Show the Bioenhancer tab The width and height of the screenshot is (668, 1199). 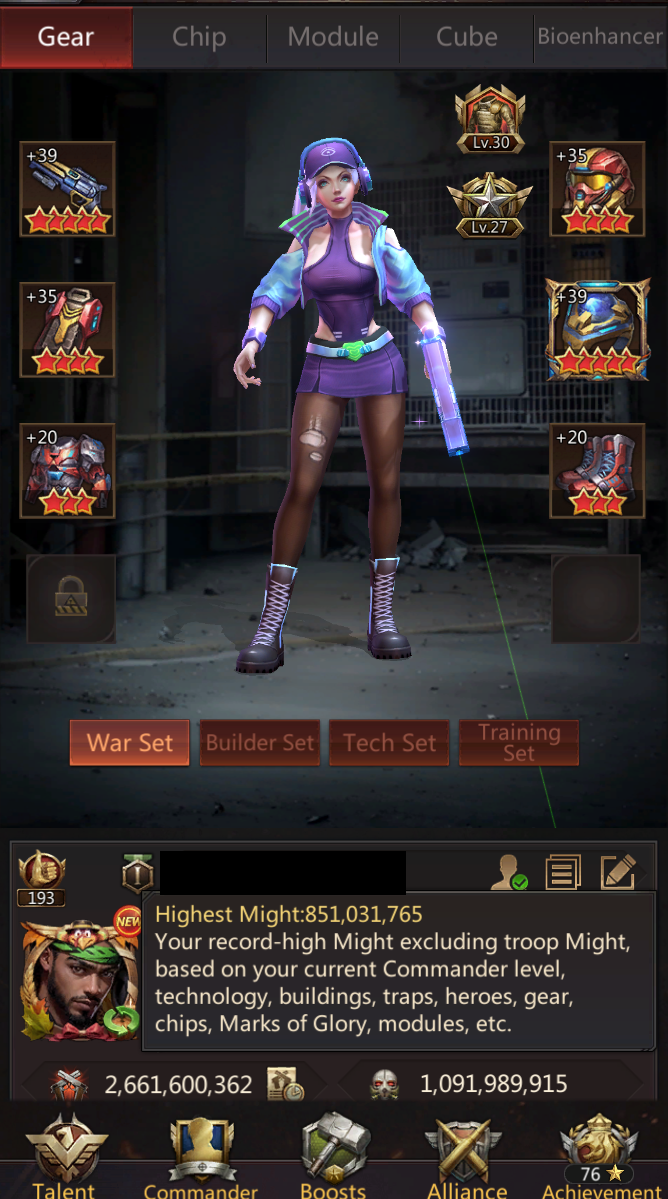tap(600, 37)
